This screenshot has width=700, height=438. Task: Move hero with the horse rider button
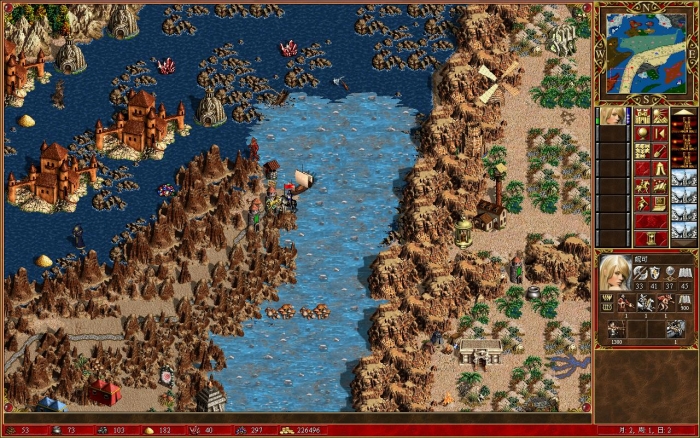click(641, 186)
